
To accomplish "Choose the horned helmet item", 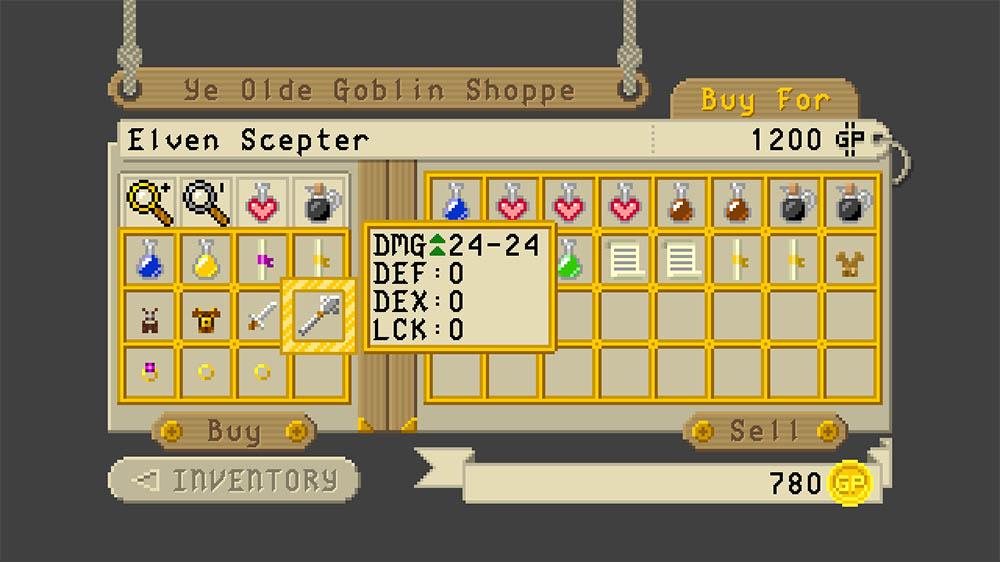I will click(150, 317).
